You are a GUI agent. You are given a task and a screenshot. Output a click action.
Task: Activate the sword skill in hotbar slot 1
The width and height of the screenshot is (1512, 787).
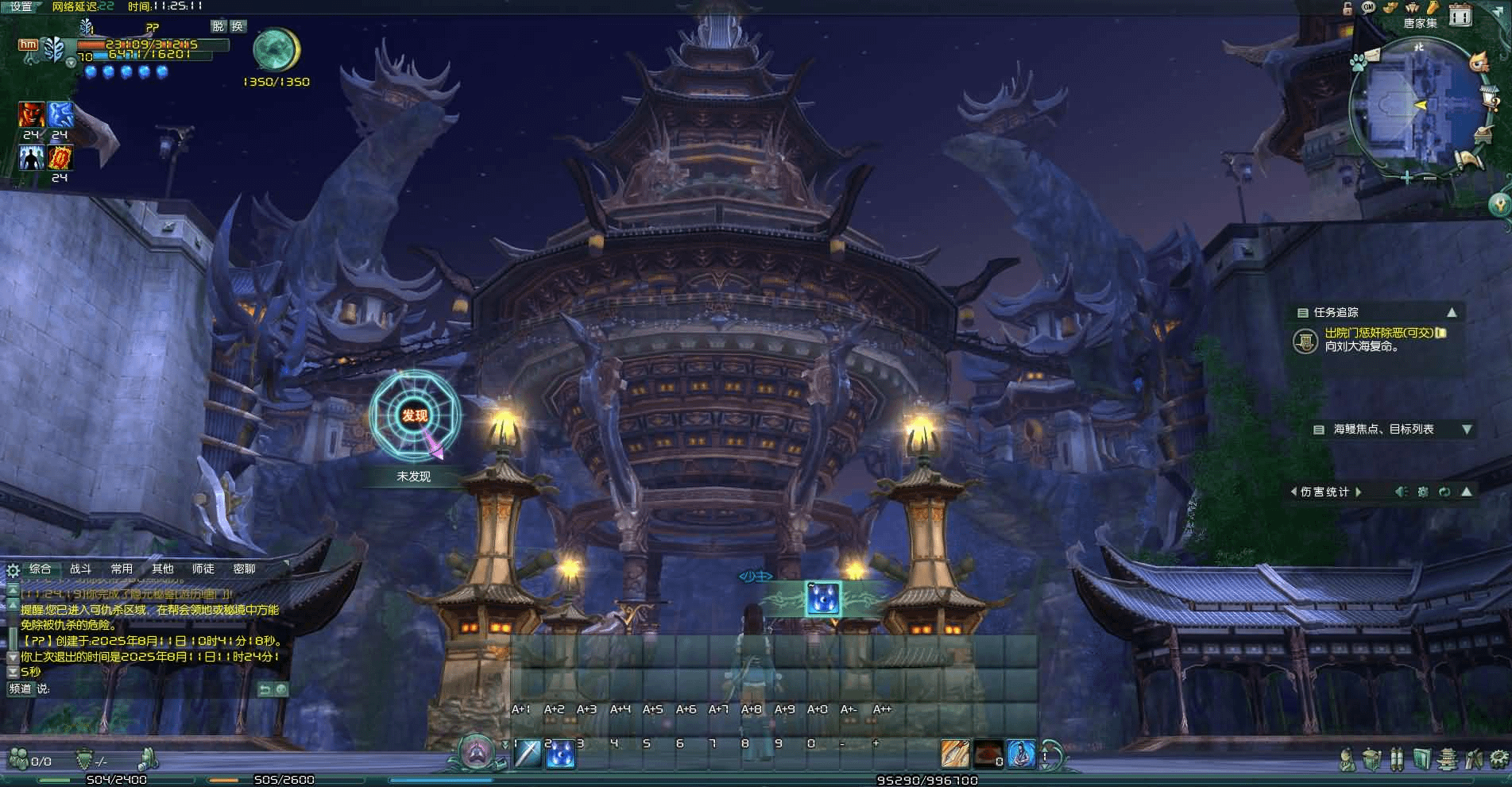528,754
